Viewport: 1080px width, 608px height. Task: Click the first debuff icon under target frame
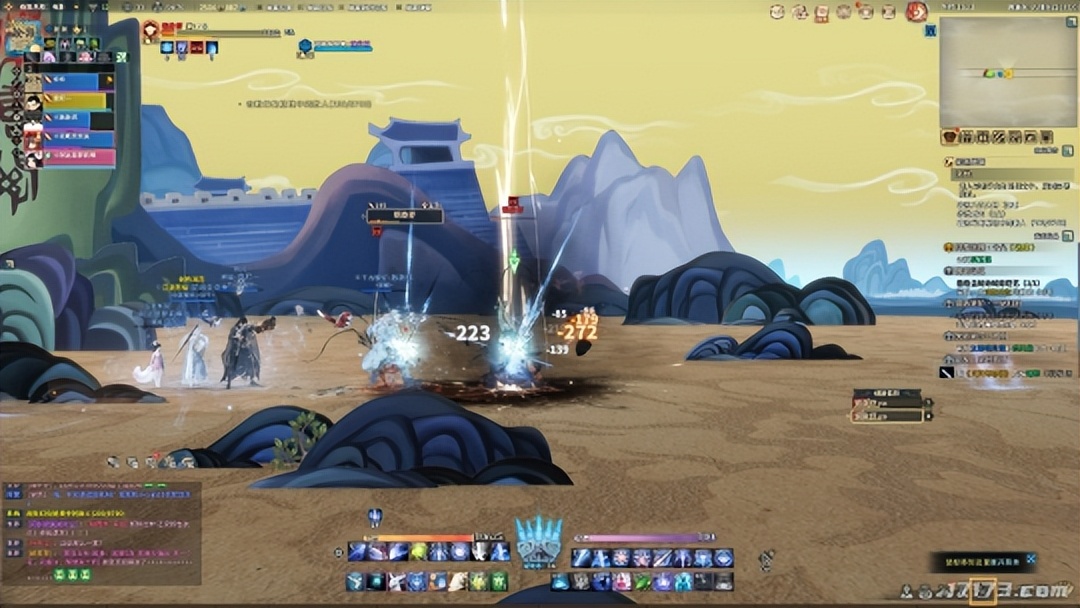point(167,47)
